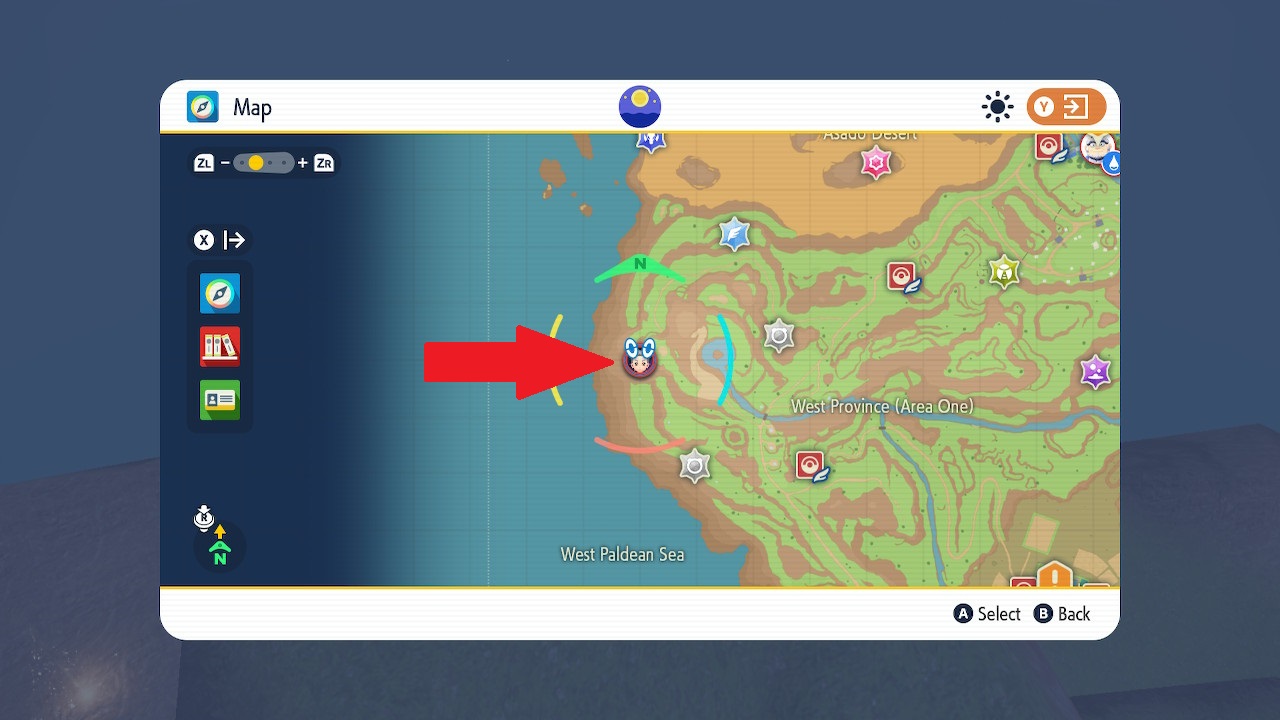This screenshot has height=720, width=1280.
Task: Select the compass Map icon in the sidebar
Action: point(219,294)
